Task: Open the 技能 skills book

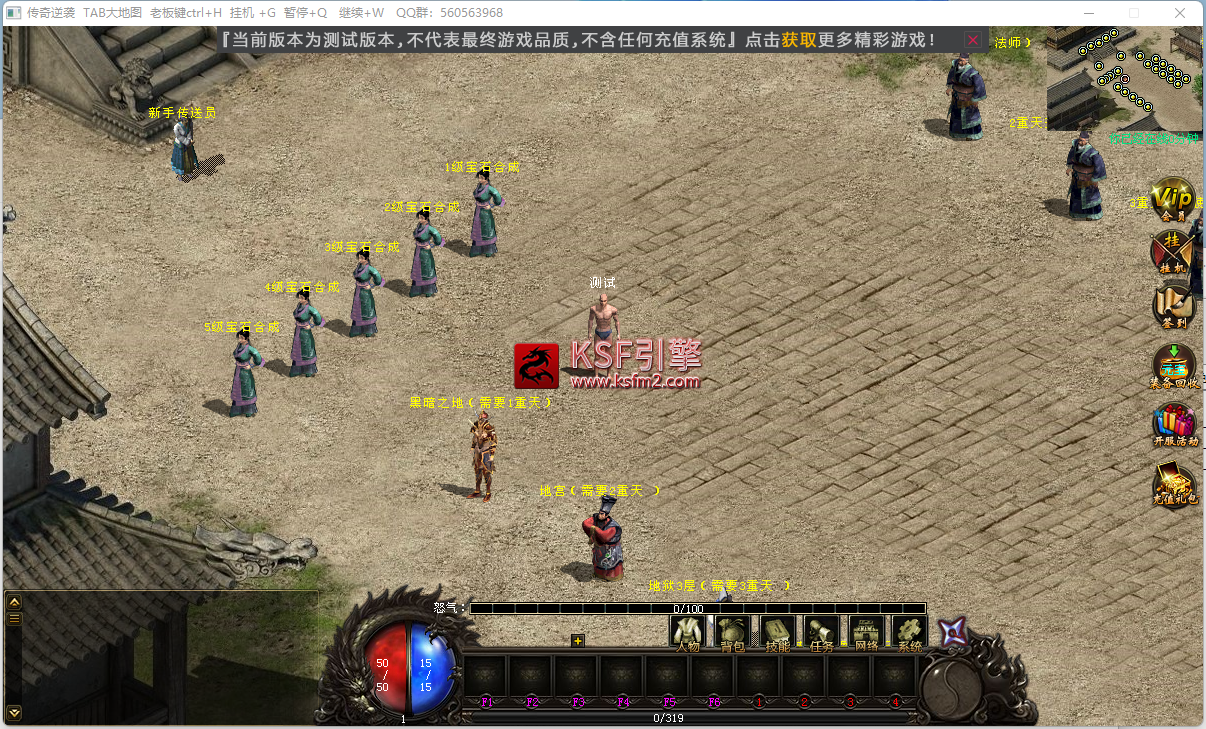Action: coord(778,633)
